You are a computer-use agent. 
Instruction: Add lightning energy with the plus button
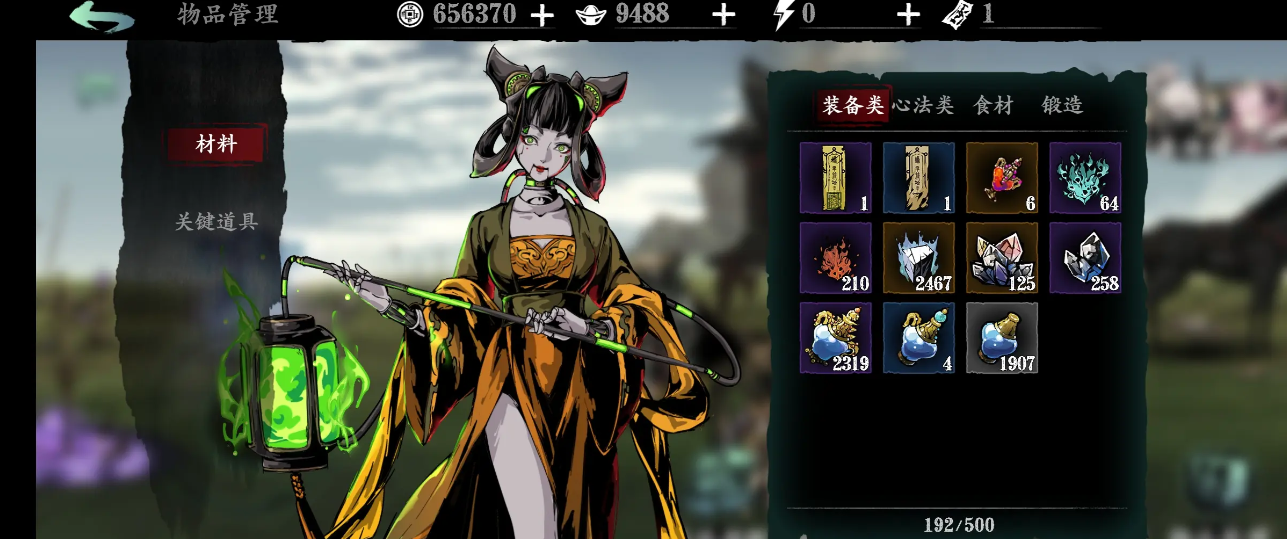(x=908, y=15)
